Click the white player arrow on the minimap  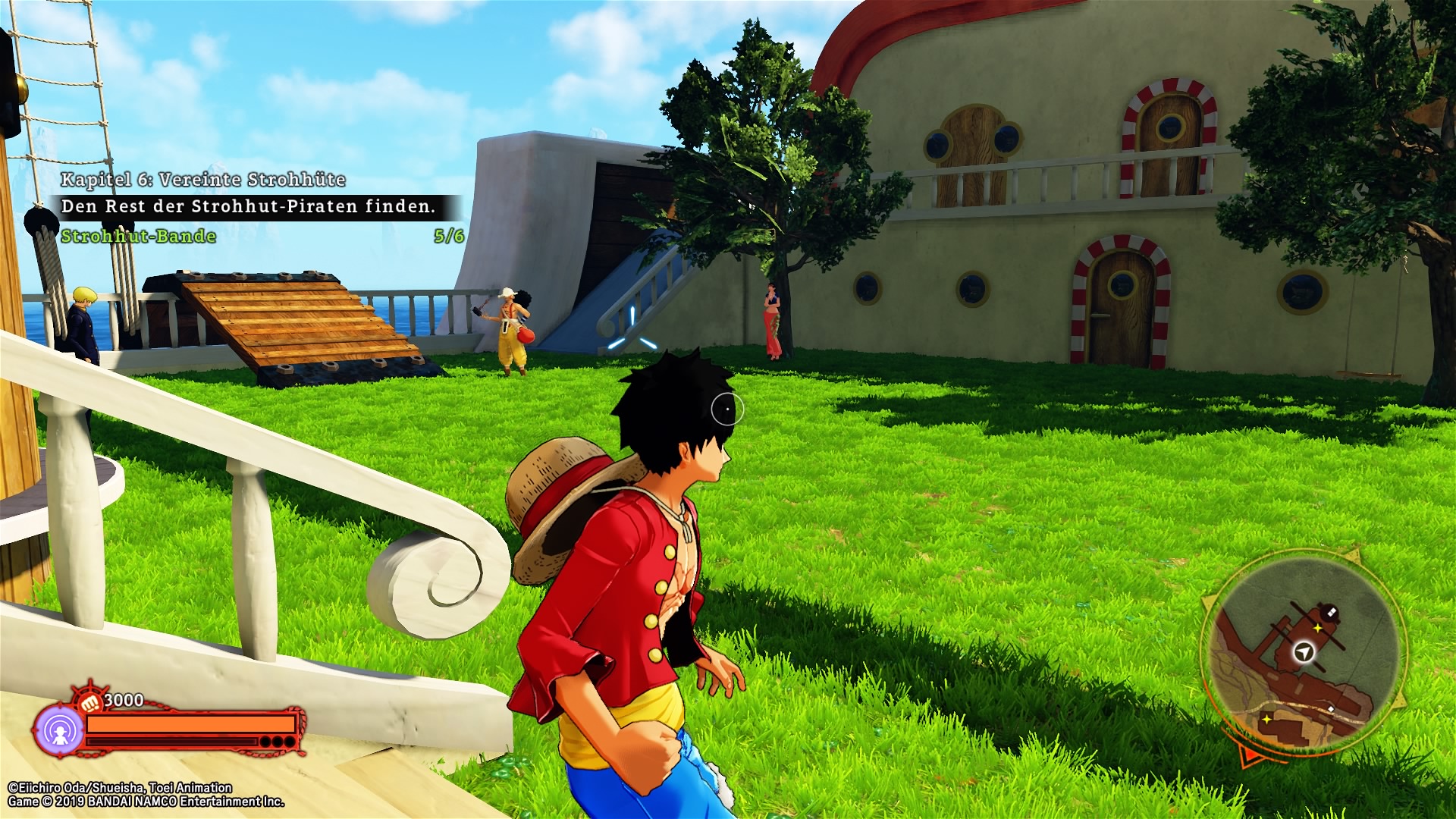pos(1304,652)
